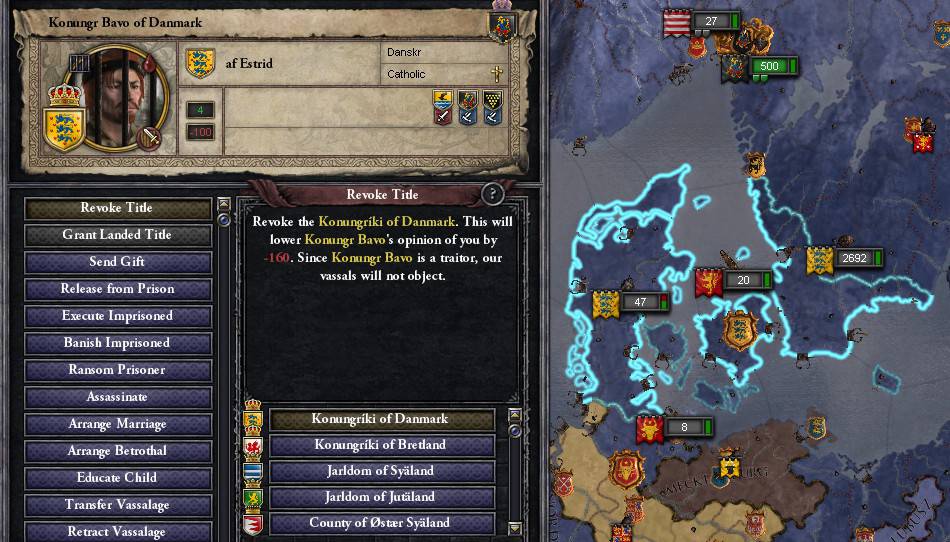Select Jarldom of Jutäland title
950x542 pixels.
pos(381,497)
